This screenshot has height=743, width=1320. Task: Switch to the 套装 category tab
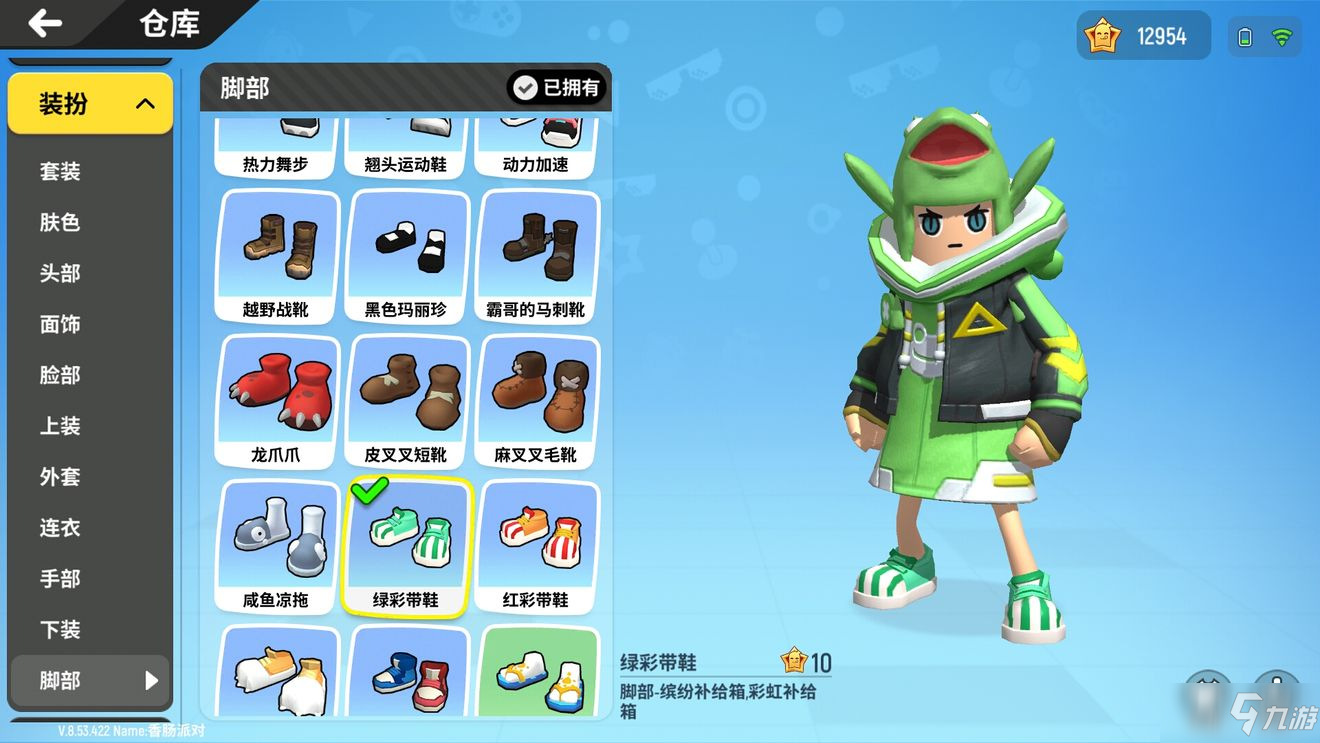point(58,171)
